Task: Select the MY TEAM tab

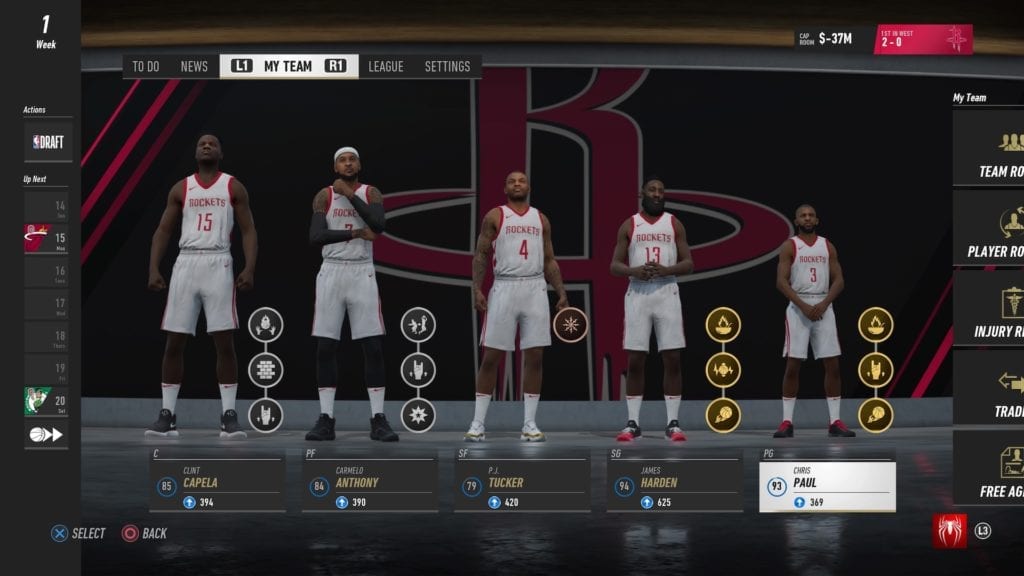Action: [288, 67]
